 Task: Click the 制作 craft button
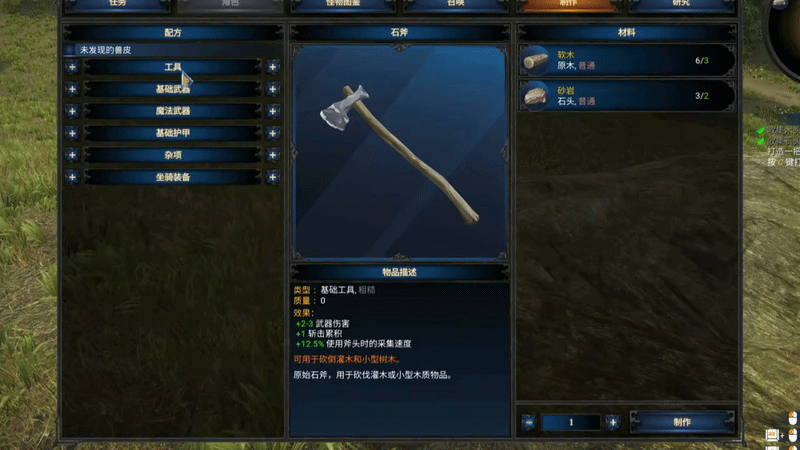coord(681,422)
